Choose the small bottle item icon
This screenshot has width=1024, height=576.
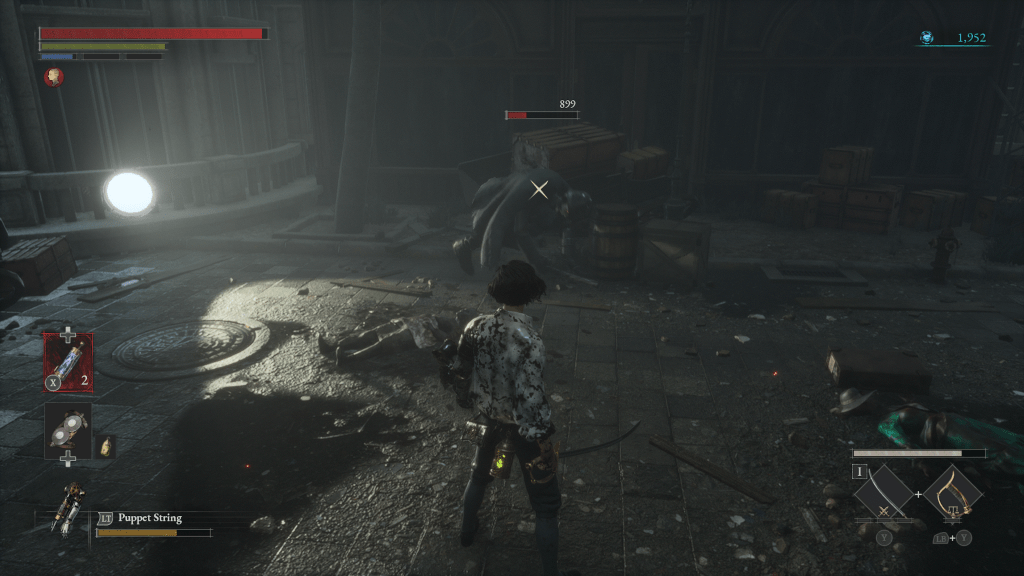point(107,444)
